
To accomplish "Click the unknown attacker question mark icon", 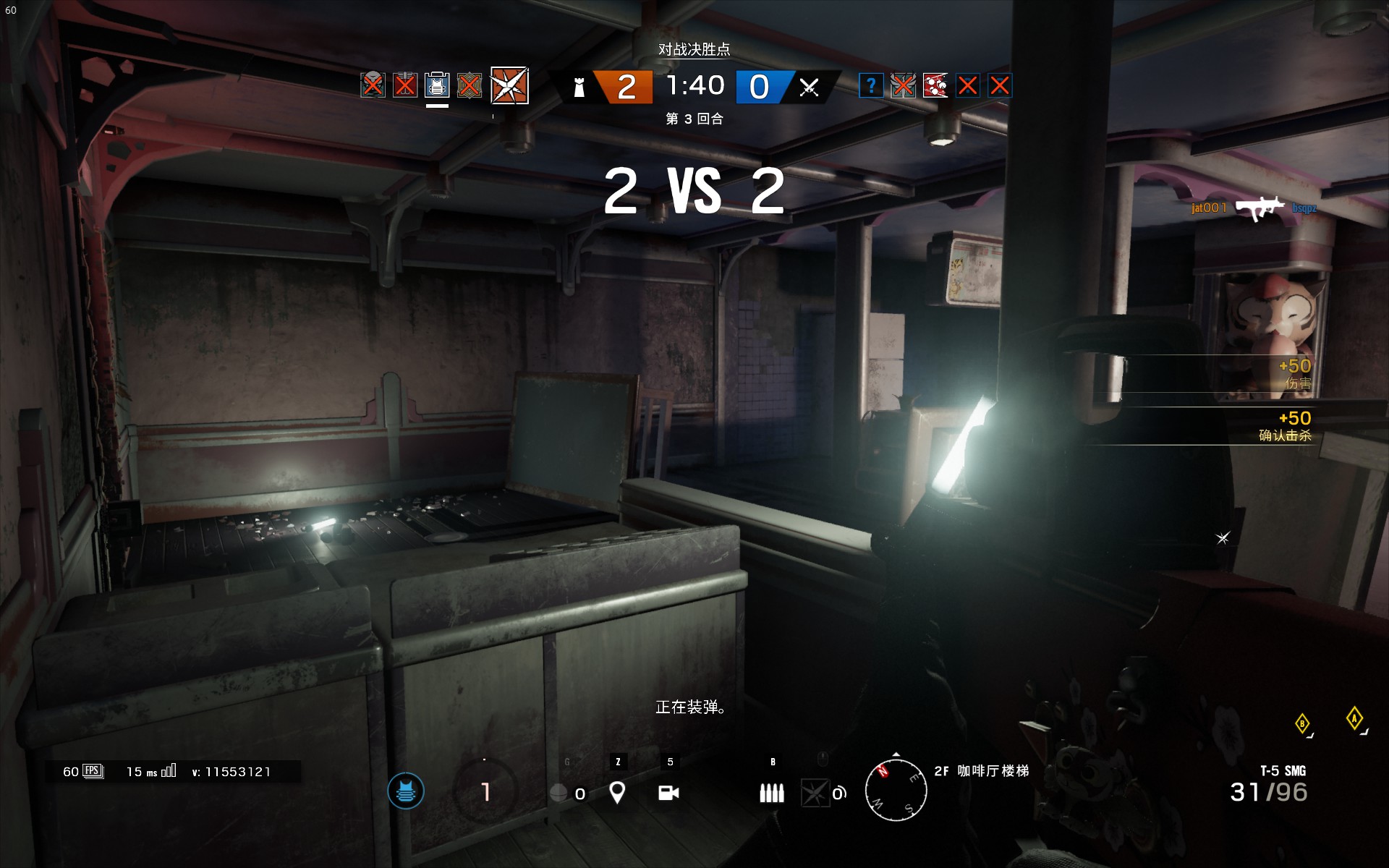I will point(872,85).
